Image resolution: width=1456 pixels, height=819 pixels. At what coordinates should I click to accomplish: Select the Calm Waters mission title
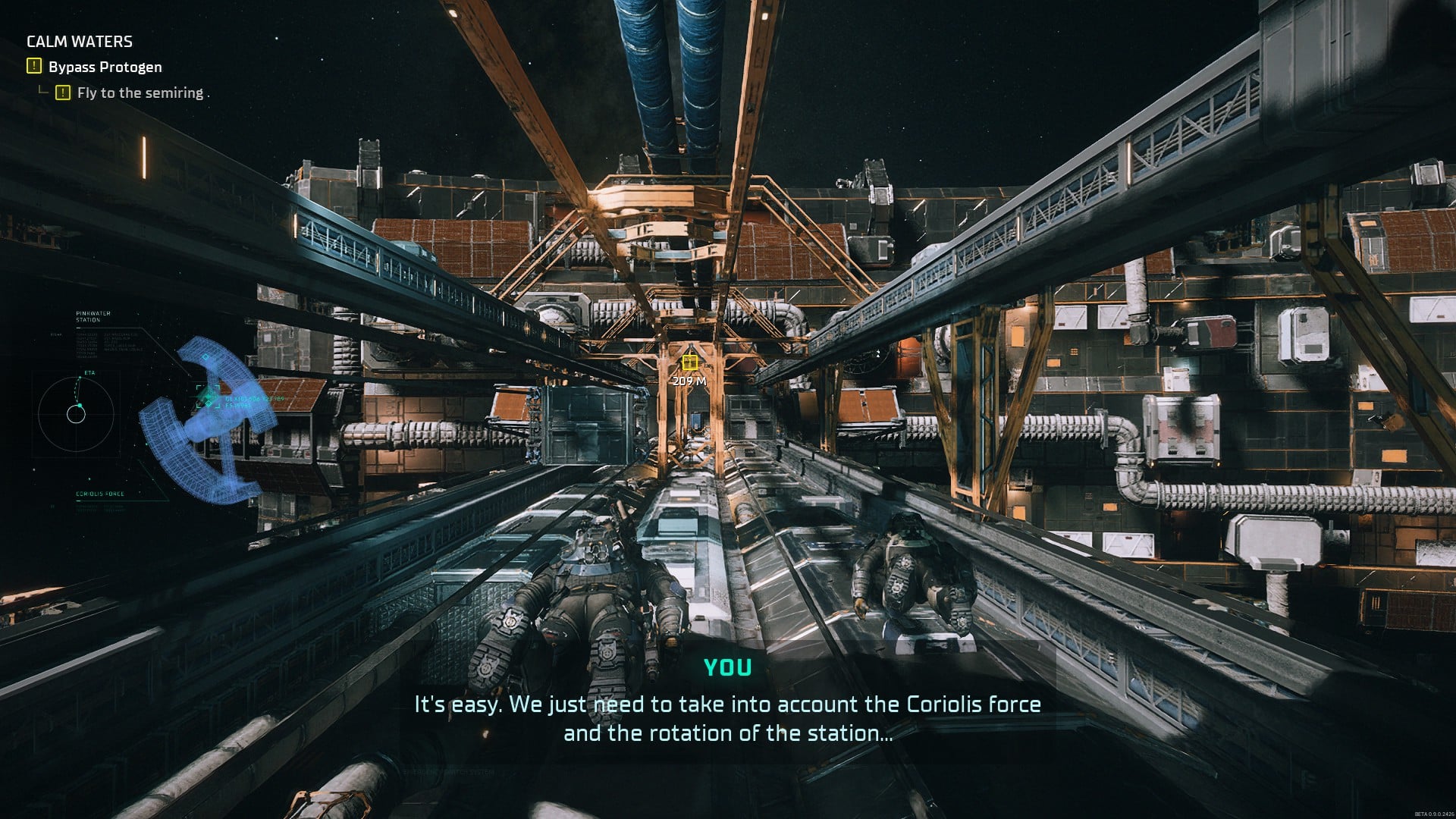pos(80,42)
